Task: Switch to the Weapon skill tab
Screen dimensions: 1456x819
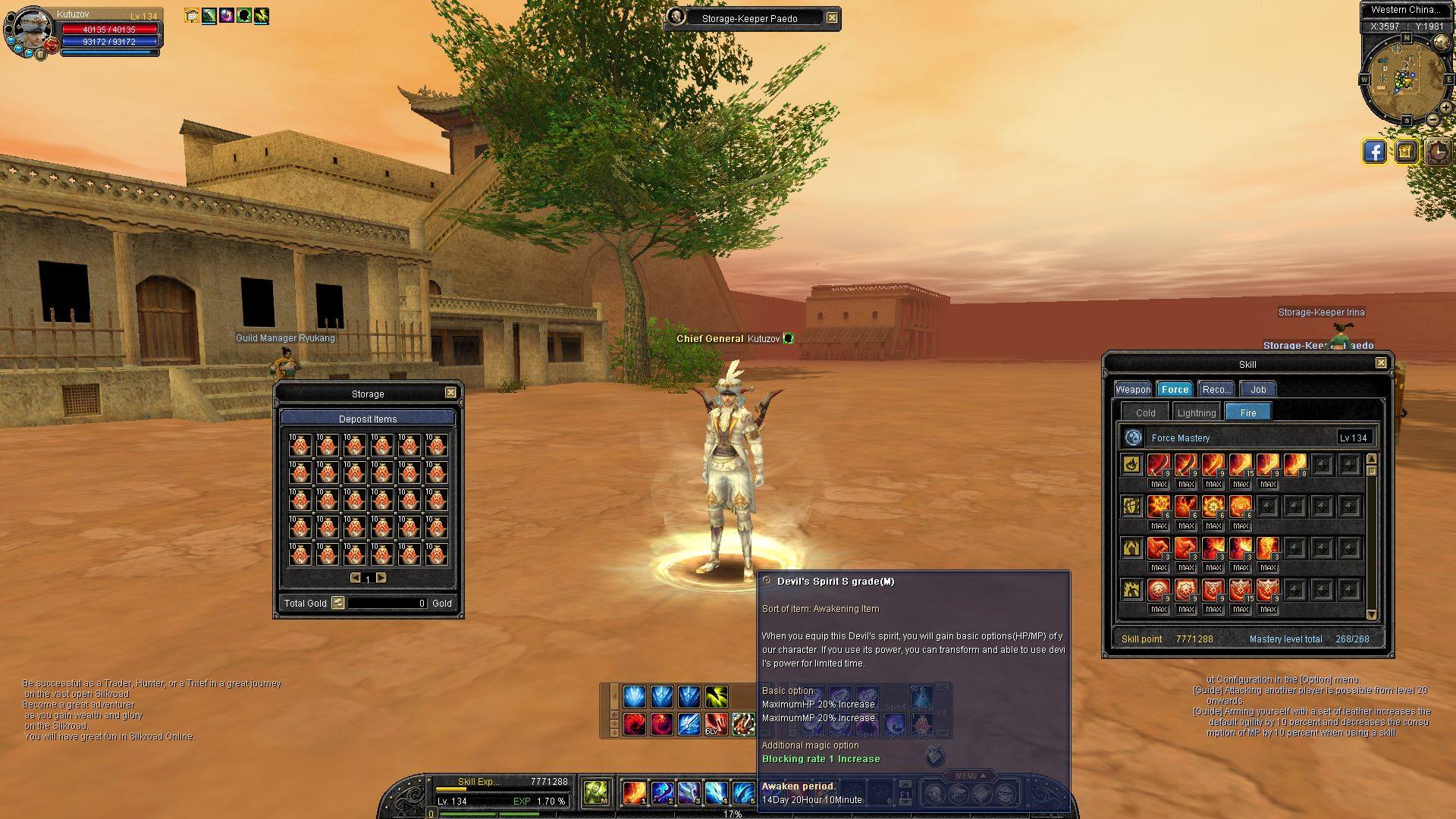Action: click(1133, 390)
